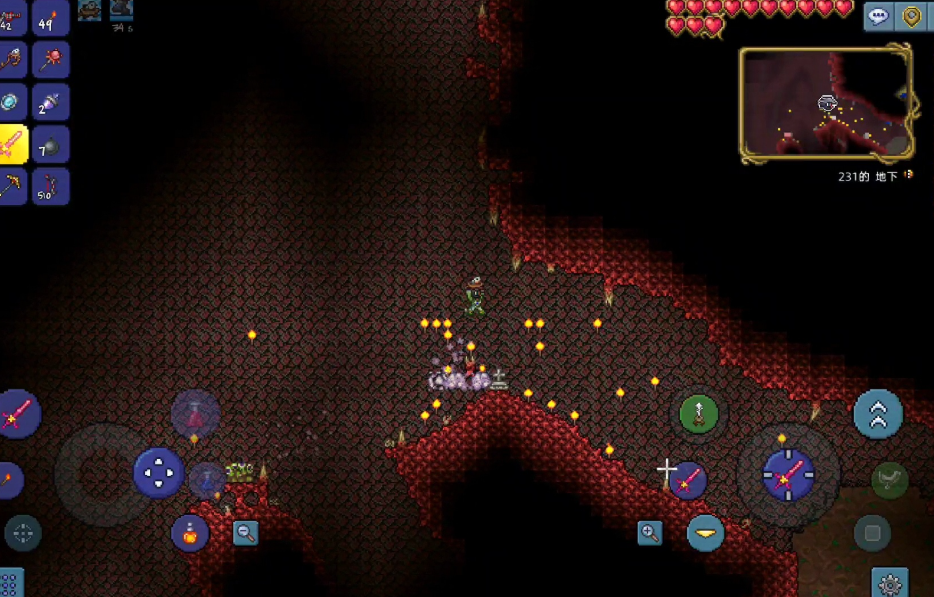Image resolution: width=934 pixels, height=597 pixels.
Task: Pick the magic mirror slot
Action: pos(13,101)
